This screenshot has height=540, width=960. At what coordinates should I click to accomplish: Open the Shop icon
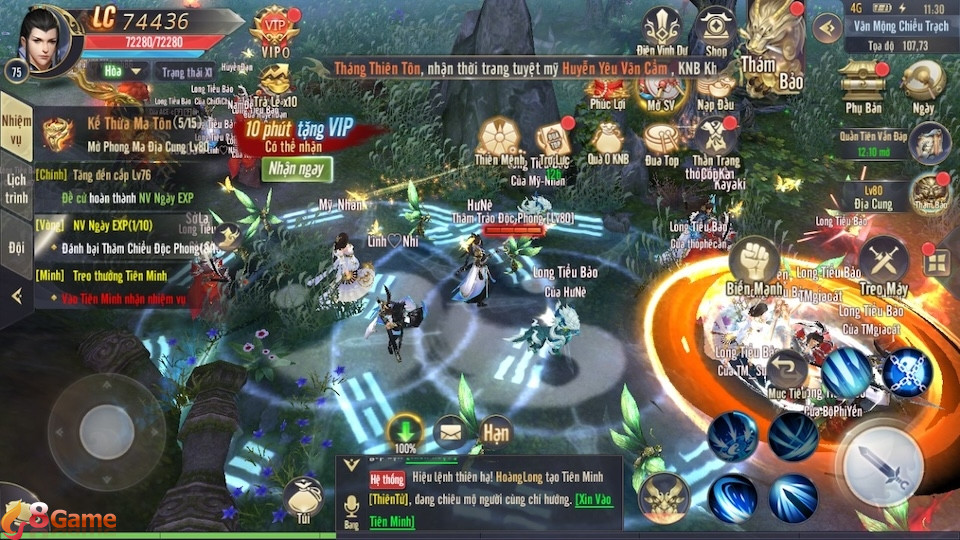(716, 28)
